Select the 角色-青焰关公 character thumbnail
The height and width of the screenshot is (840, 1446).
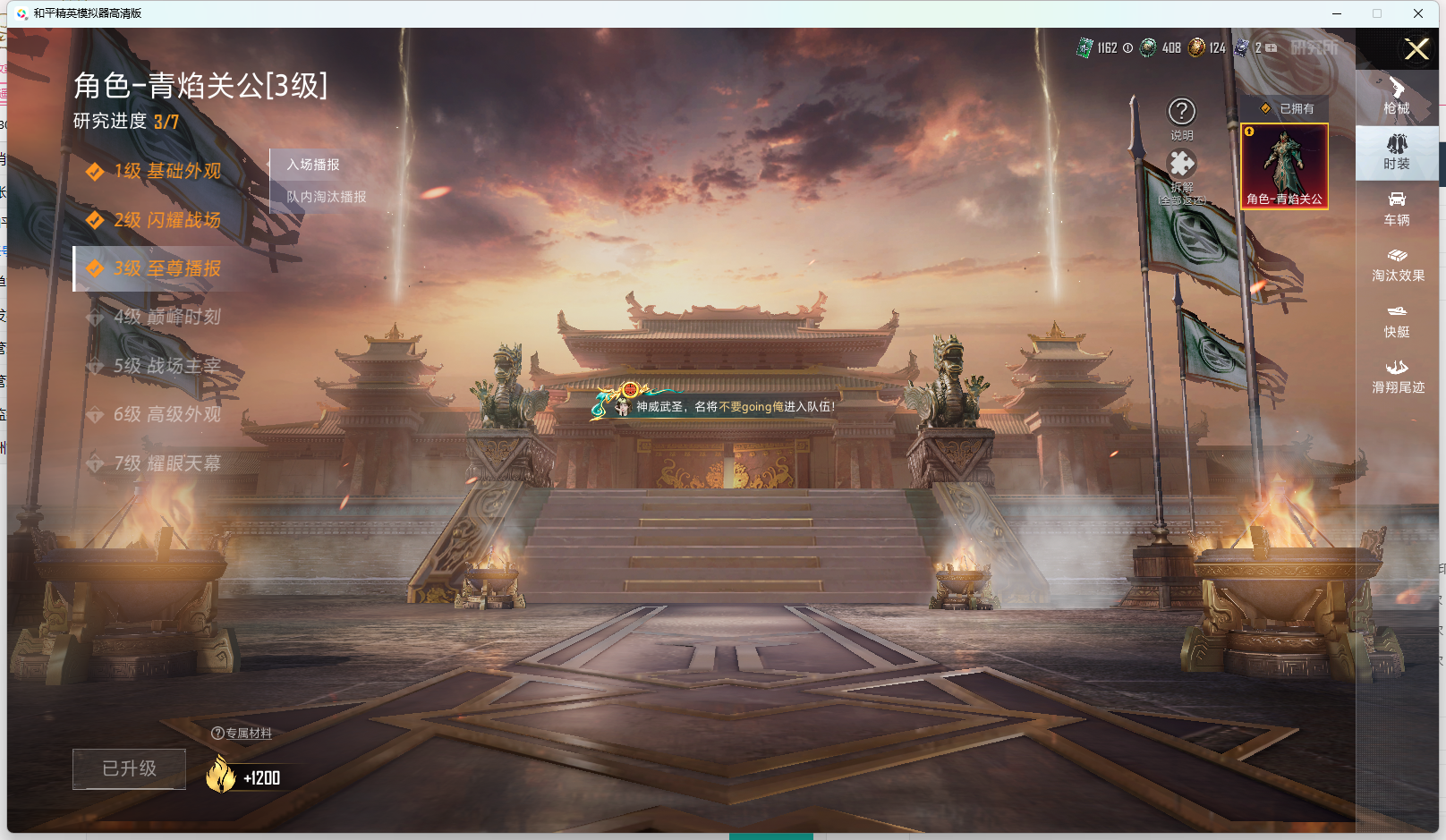pyautogui.click(x=1286, y=165)
